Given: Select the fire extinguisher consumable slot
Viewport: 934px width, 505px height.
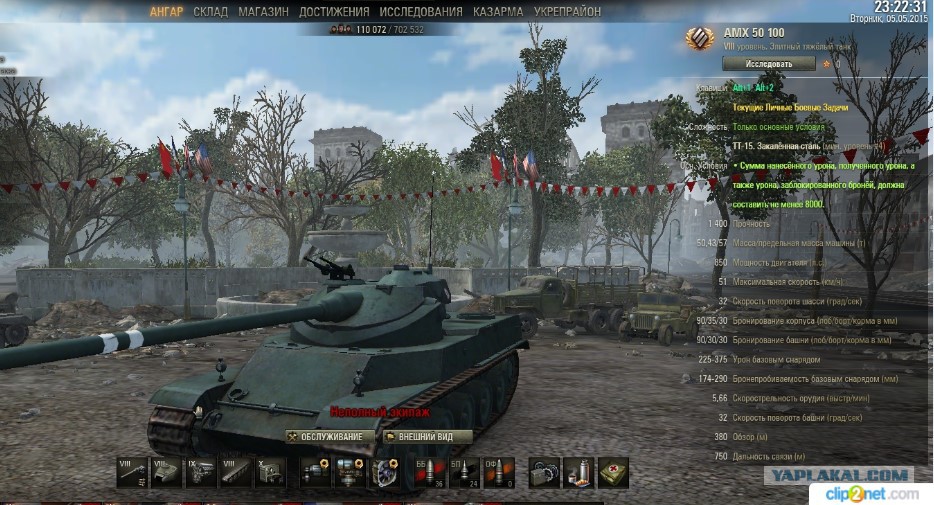Looking at the screenshot, I should 579,471.
